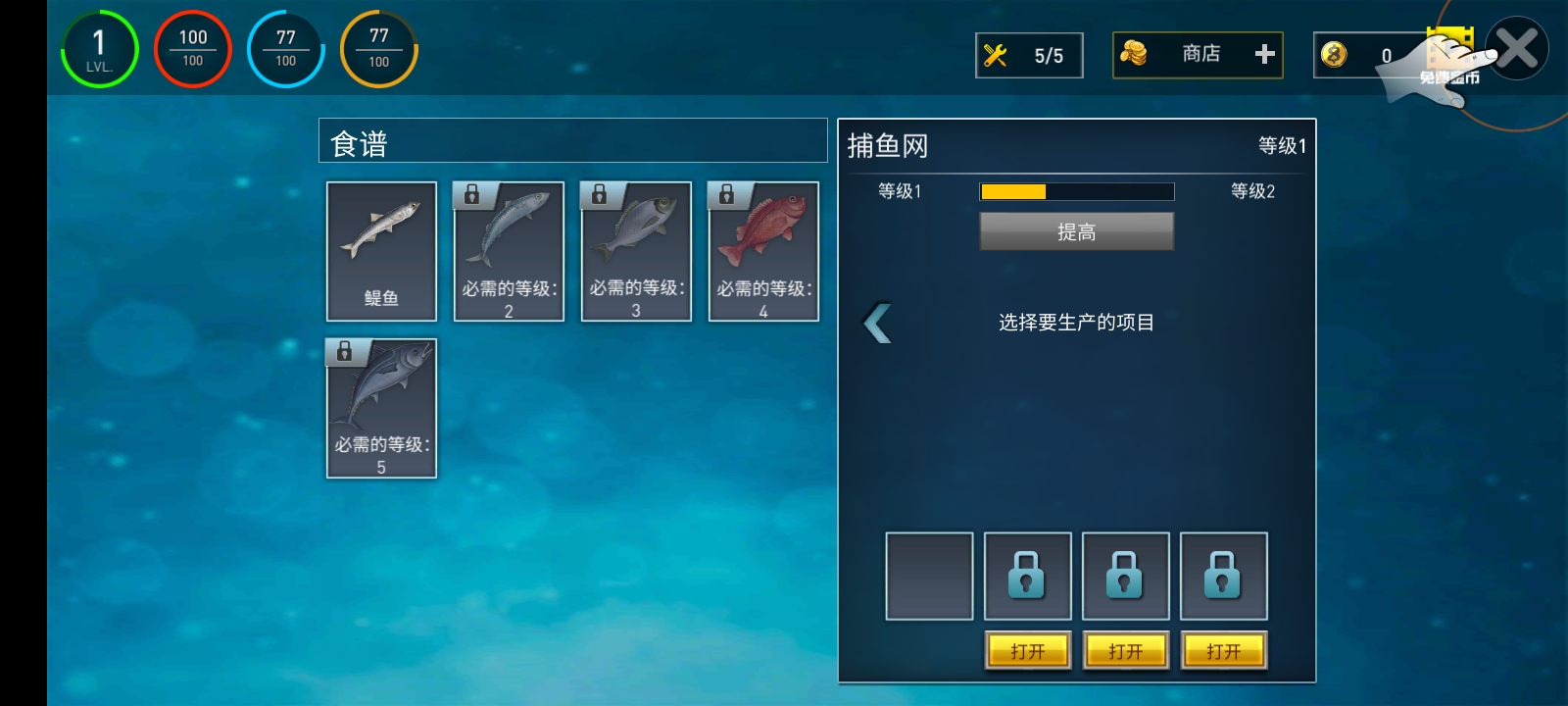The image size is (1568, 706).
Task: Click the tuna recipe requiring level 5
Action: [381, 407]
